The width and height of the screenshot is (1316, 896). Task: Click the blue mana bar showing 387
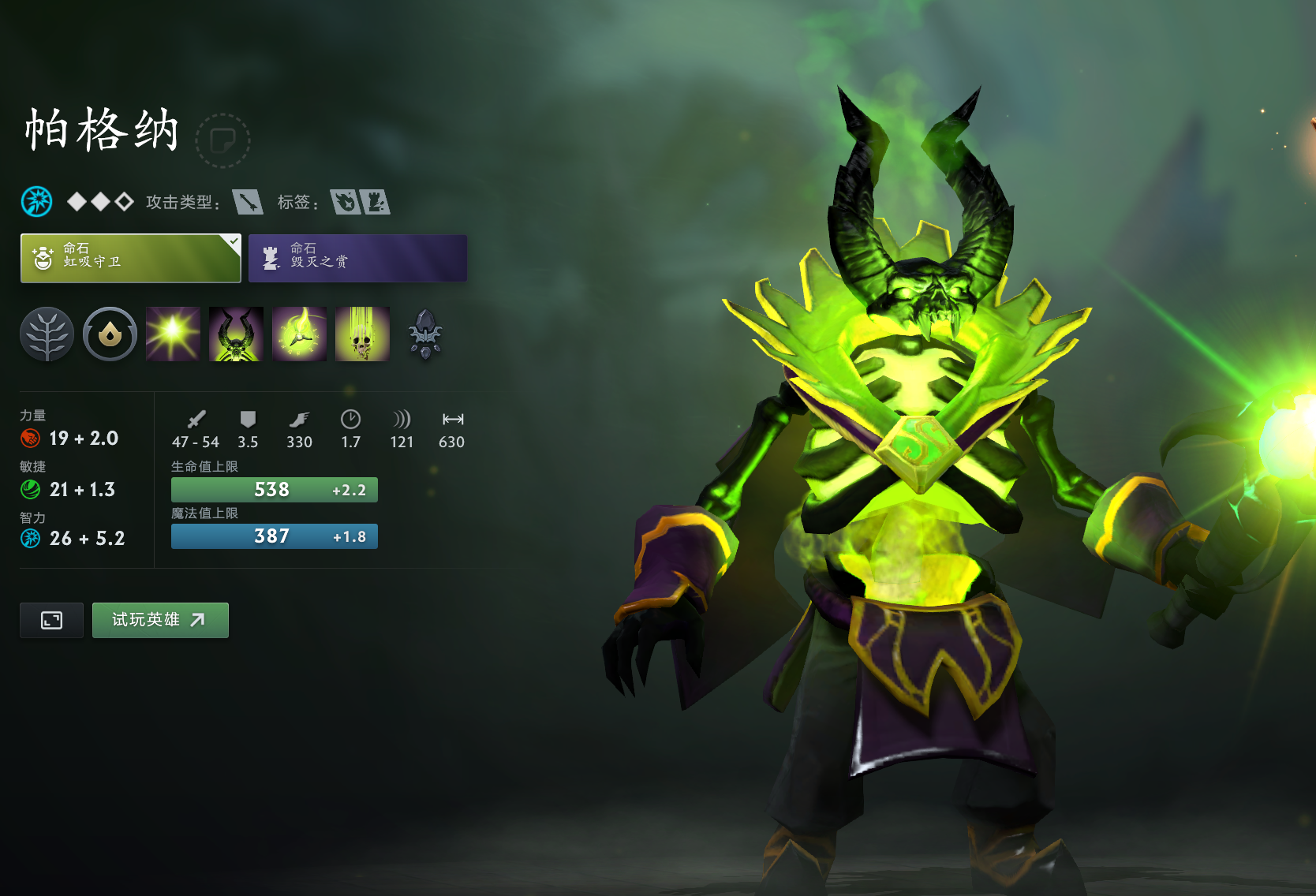(274, 536)
